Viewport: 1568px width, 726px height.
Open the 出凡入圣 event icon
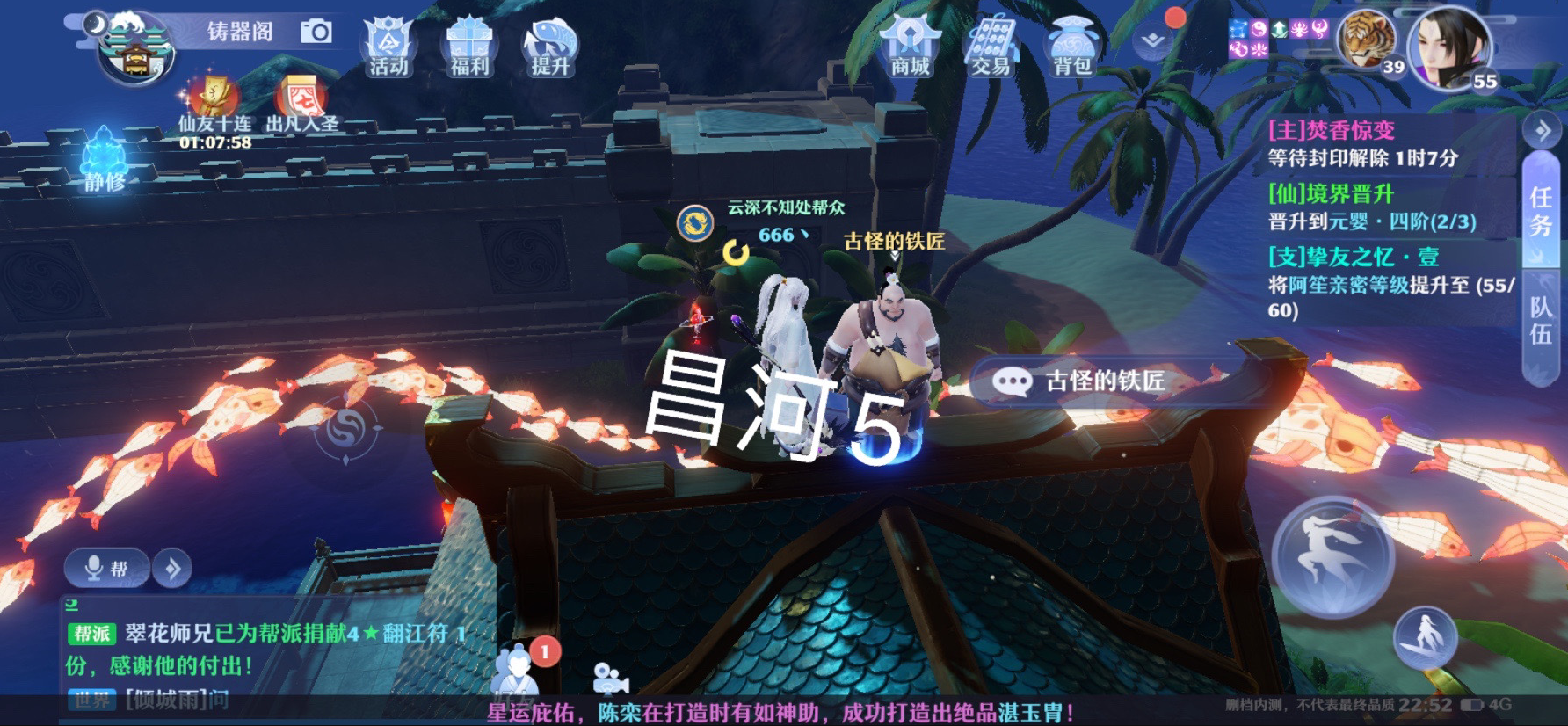pos(301,101)
